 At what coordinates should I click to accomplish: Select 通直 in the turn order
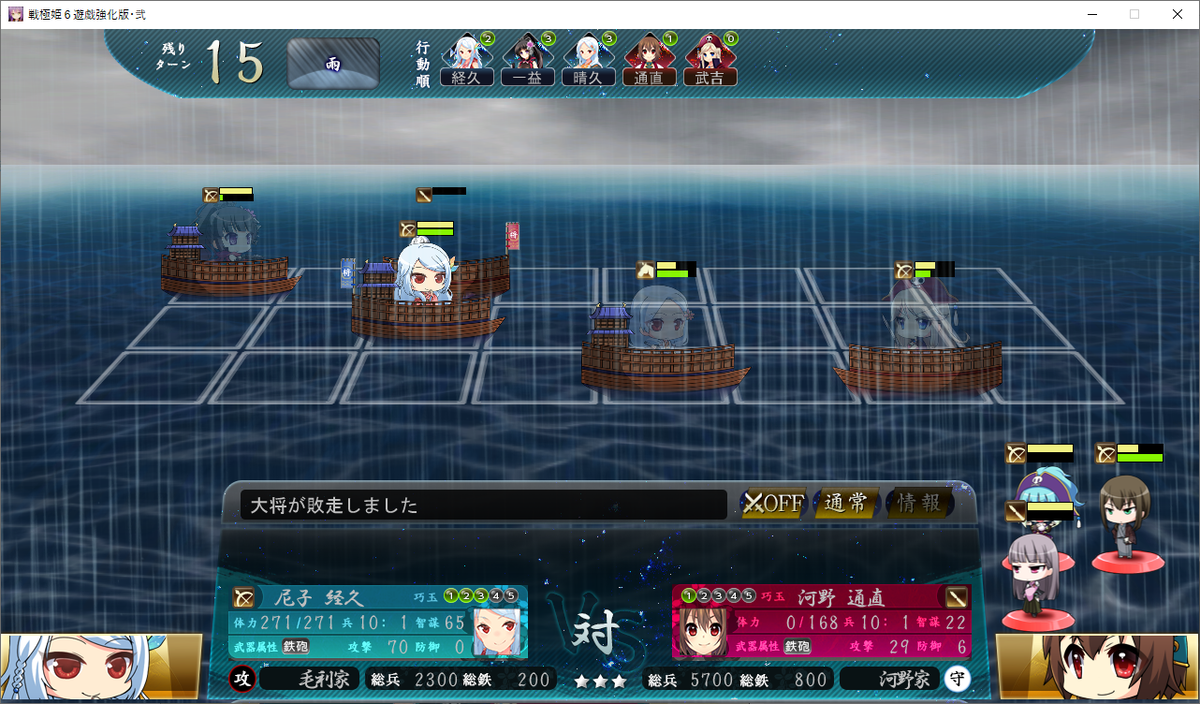click(648, 62)
